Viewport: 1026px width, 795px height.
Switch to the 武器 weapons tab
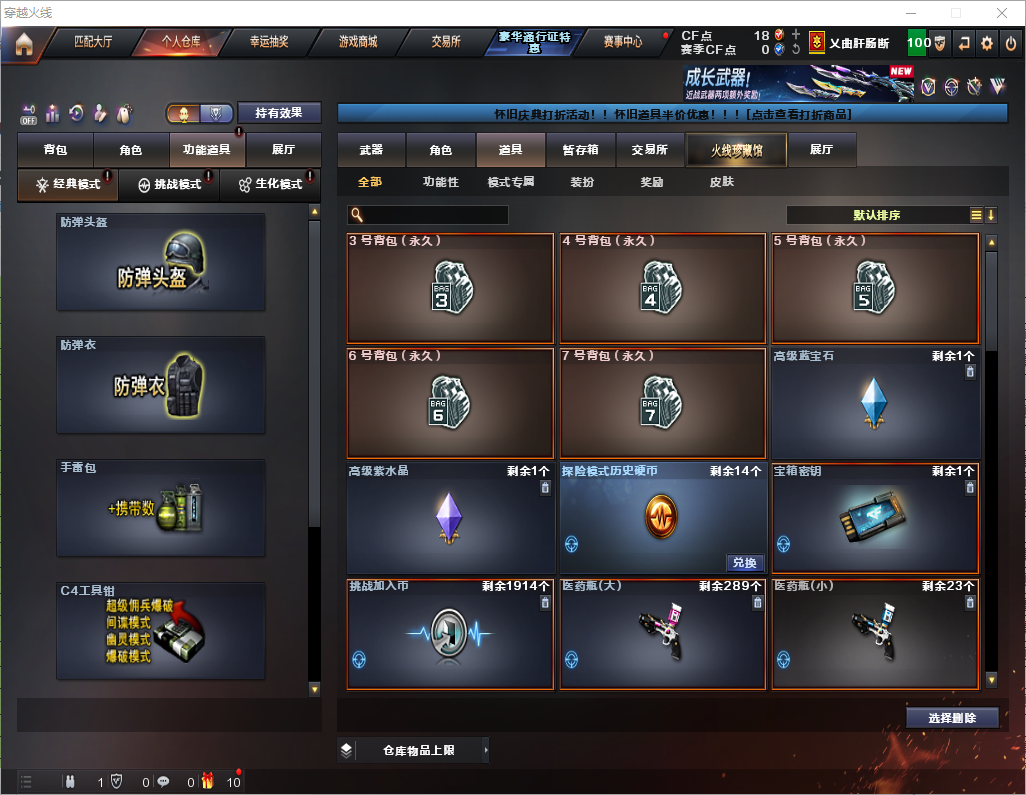[x=371, y=150]
